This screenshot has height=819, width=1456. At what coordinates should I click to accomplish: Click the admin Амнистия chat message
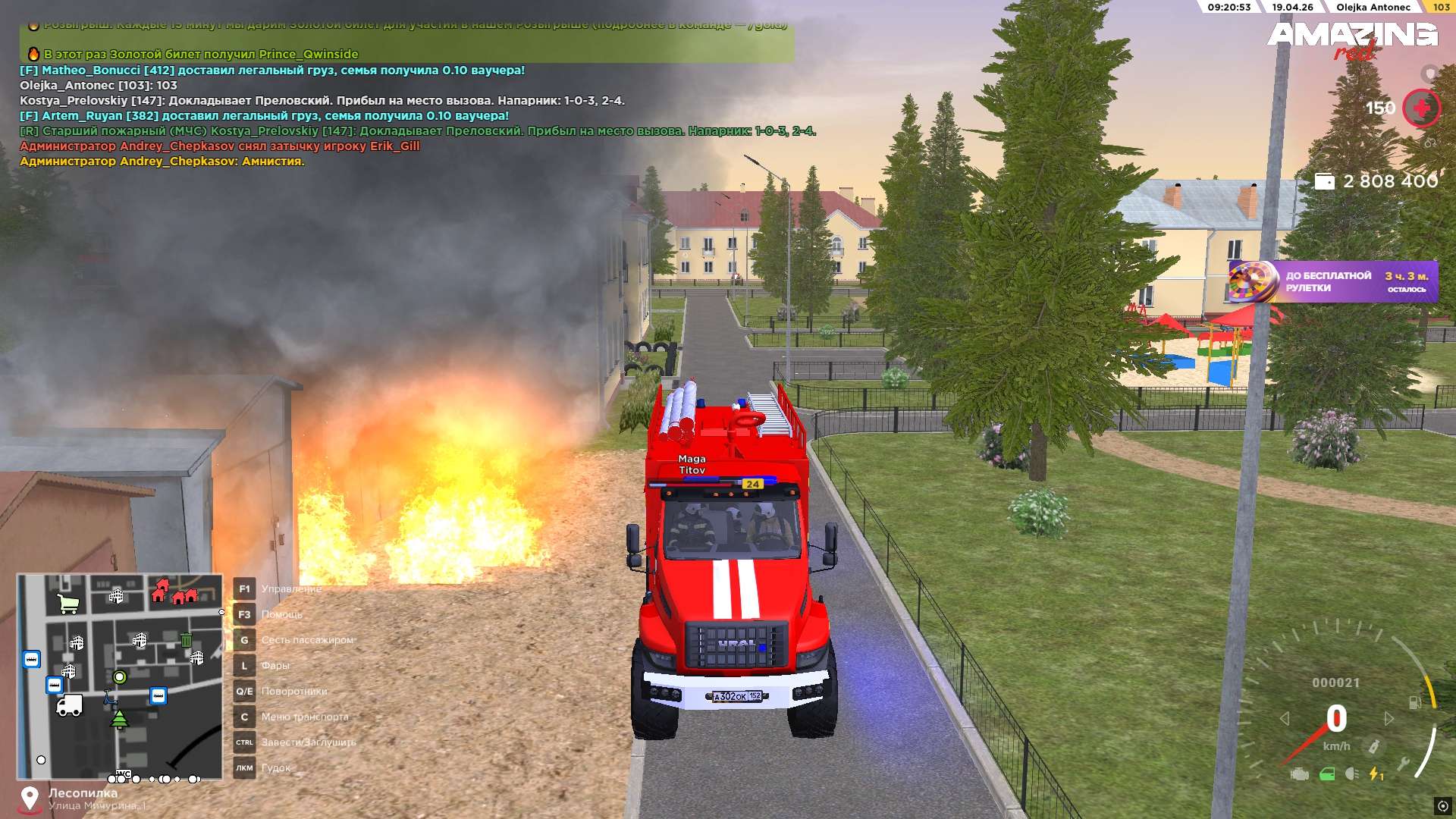[x=162, y=162]
